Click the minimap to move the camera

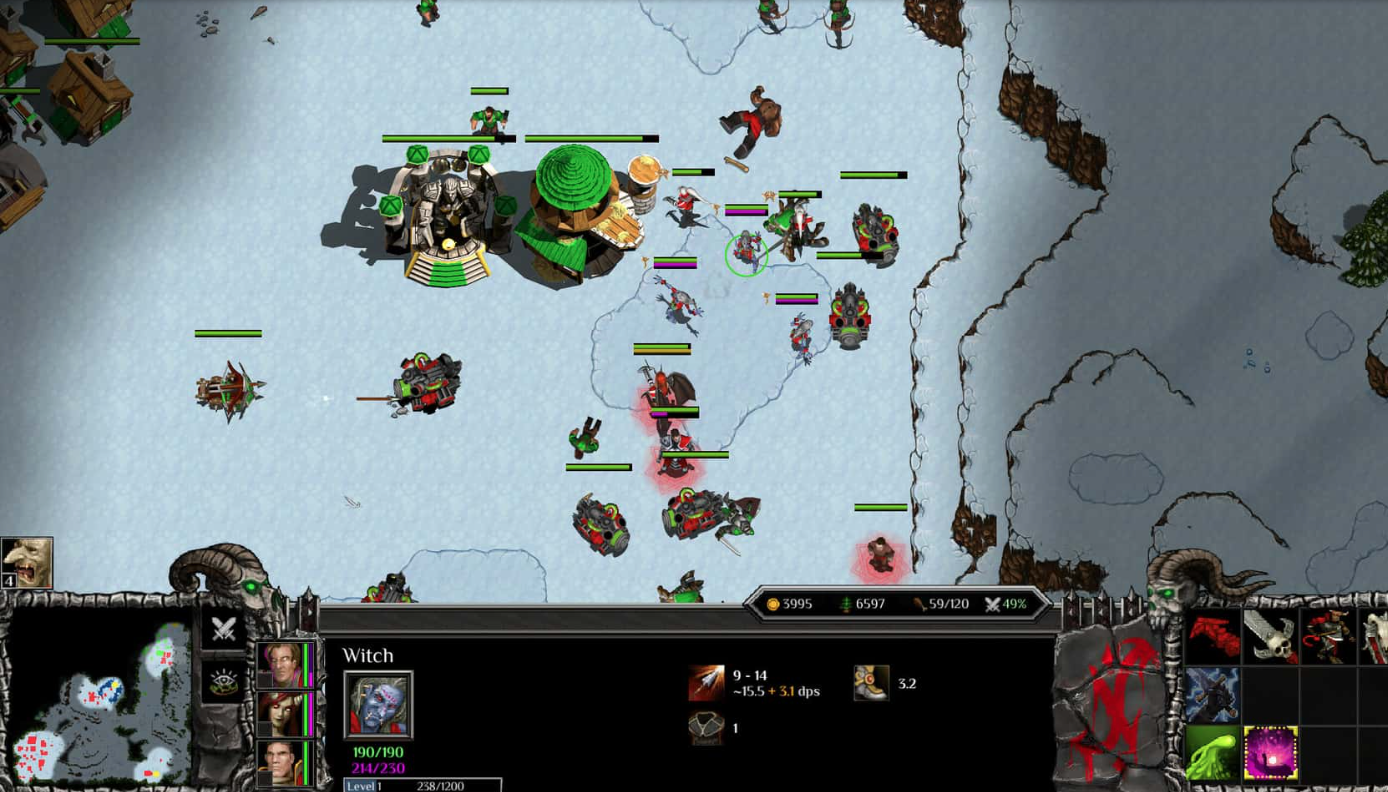[x=98, y=700]
